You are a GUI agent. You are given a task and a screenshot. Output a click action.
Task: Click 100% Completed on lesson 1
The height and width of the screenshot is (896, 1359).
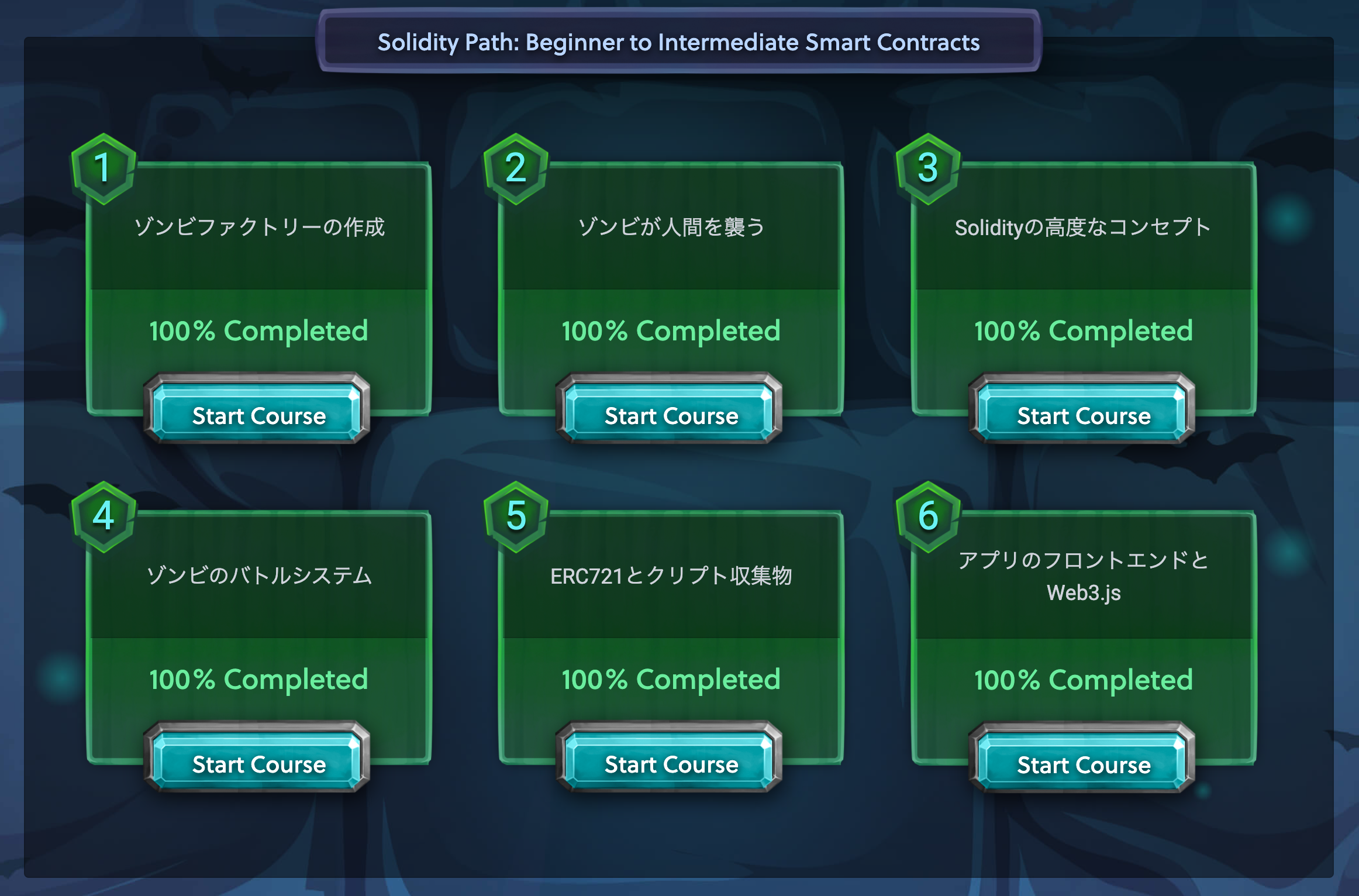(259, 330)
